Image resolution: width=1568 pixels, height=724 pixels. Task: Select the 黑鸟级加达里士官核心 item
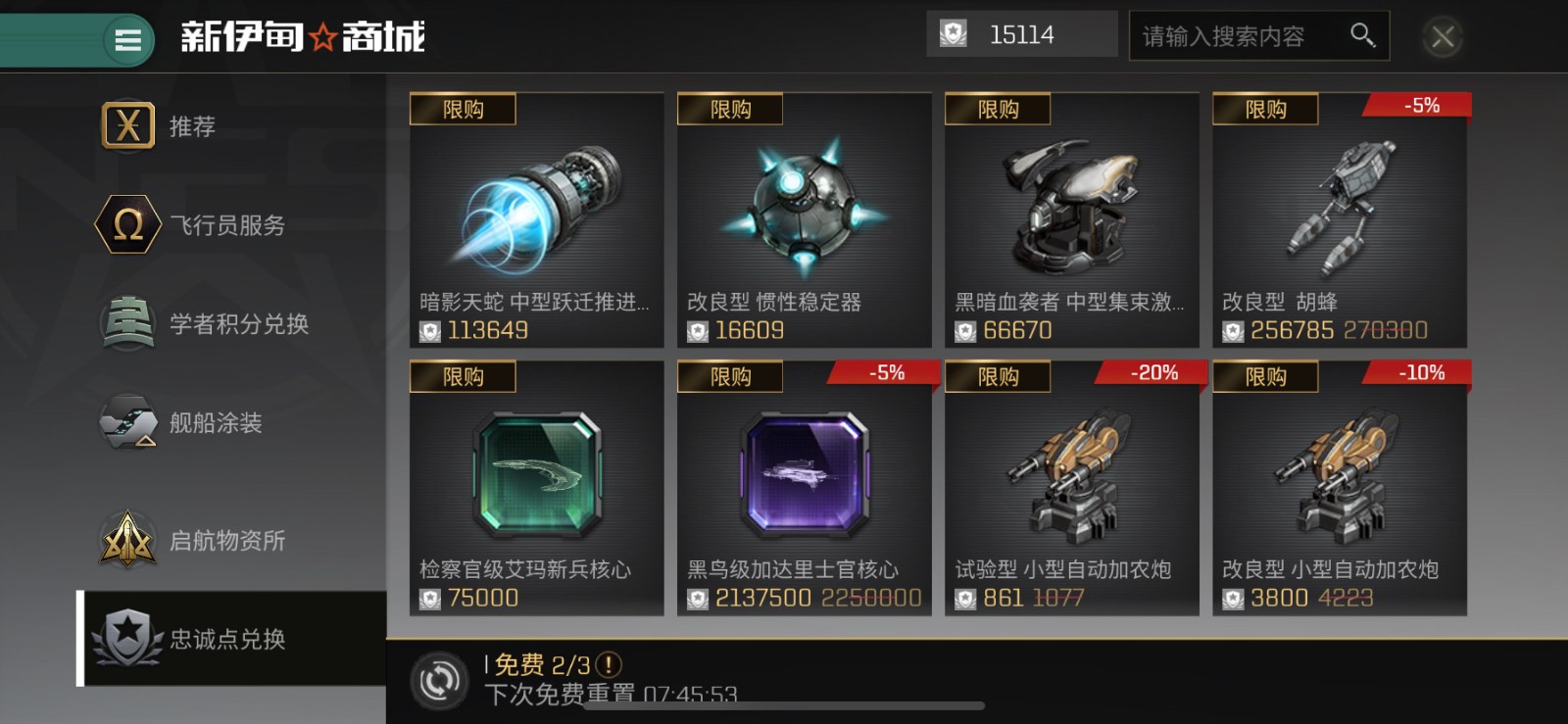(804, 488)
